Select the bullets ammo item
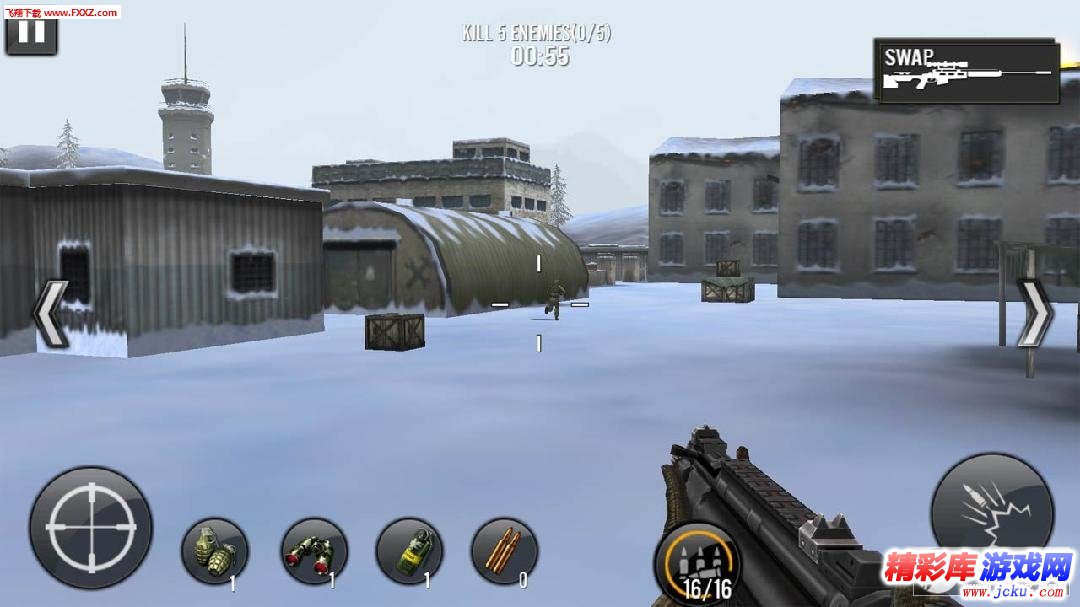Image resolution: width=1080 pixels, height=607 pixels. (x=504, y=551)
